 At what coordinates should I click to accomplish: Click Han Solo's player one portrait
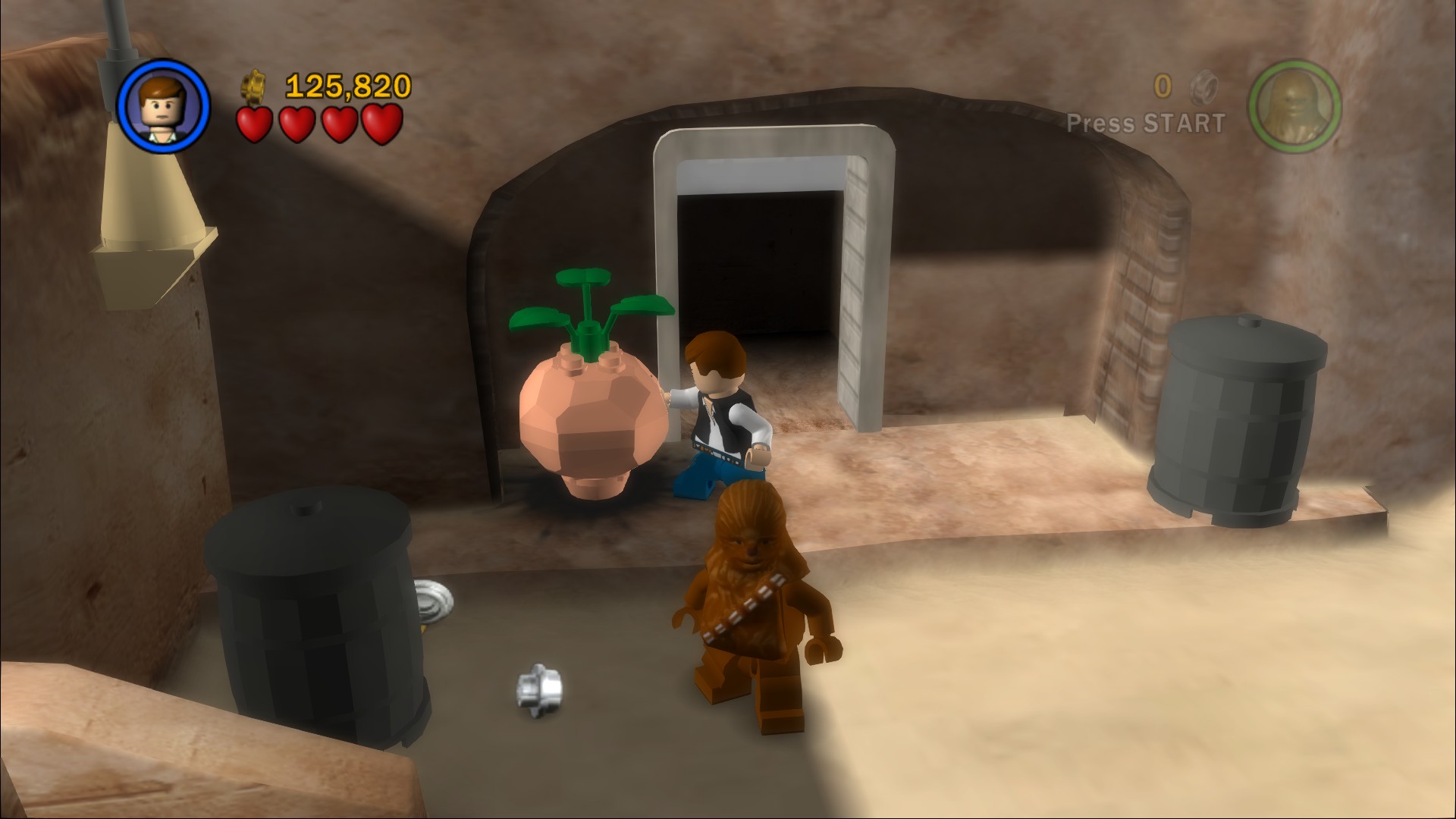click(x=164, y=105)
